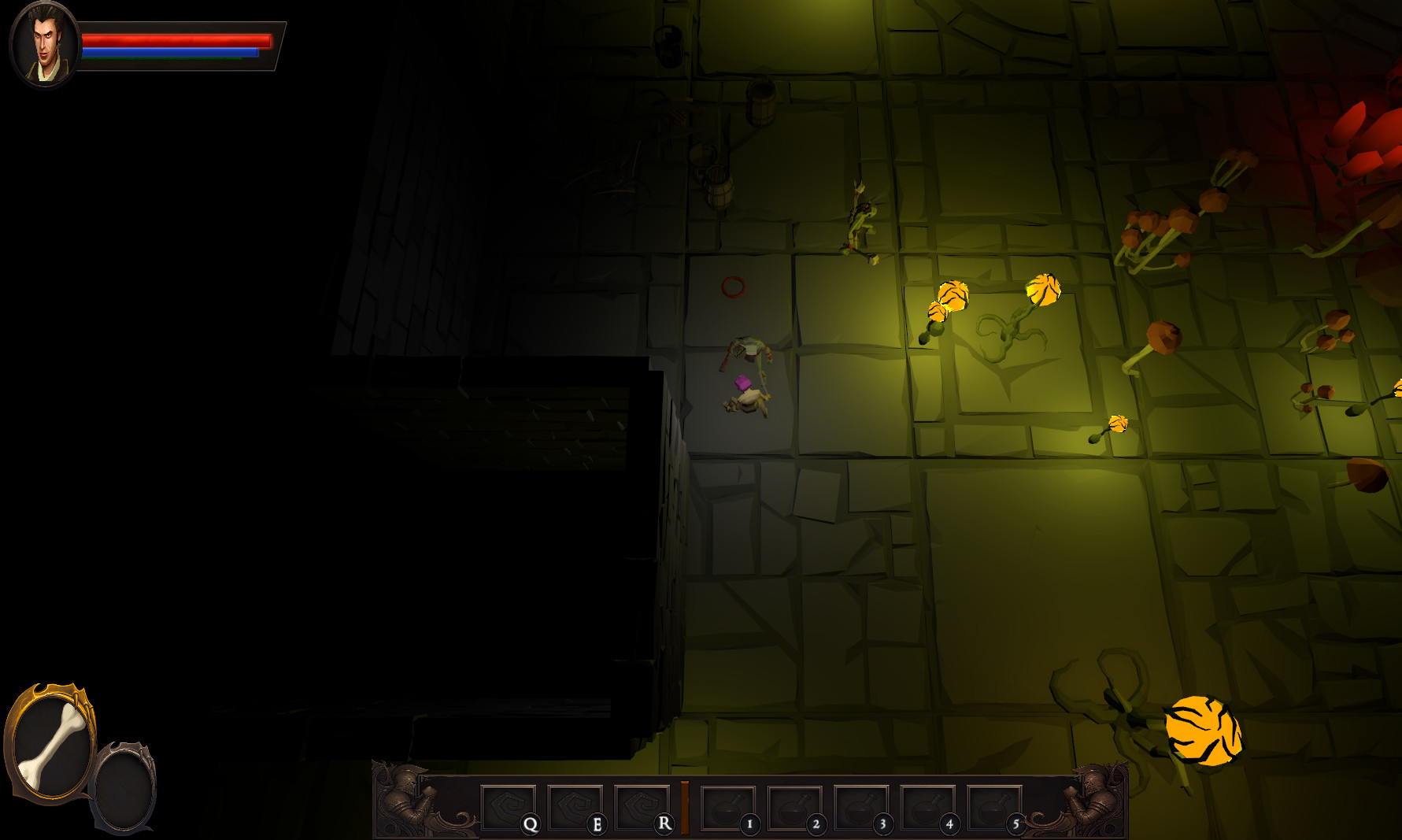This screenshot has width=1402, height=840.
Task: Click the divider between skills and potions
Action: (686, 805)
